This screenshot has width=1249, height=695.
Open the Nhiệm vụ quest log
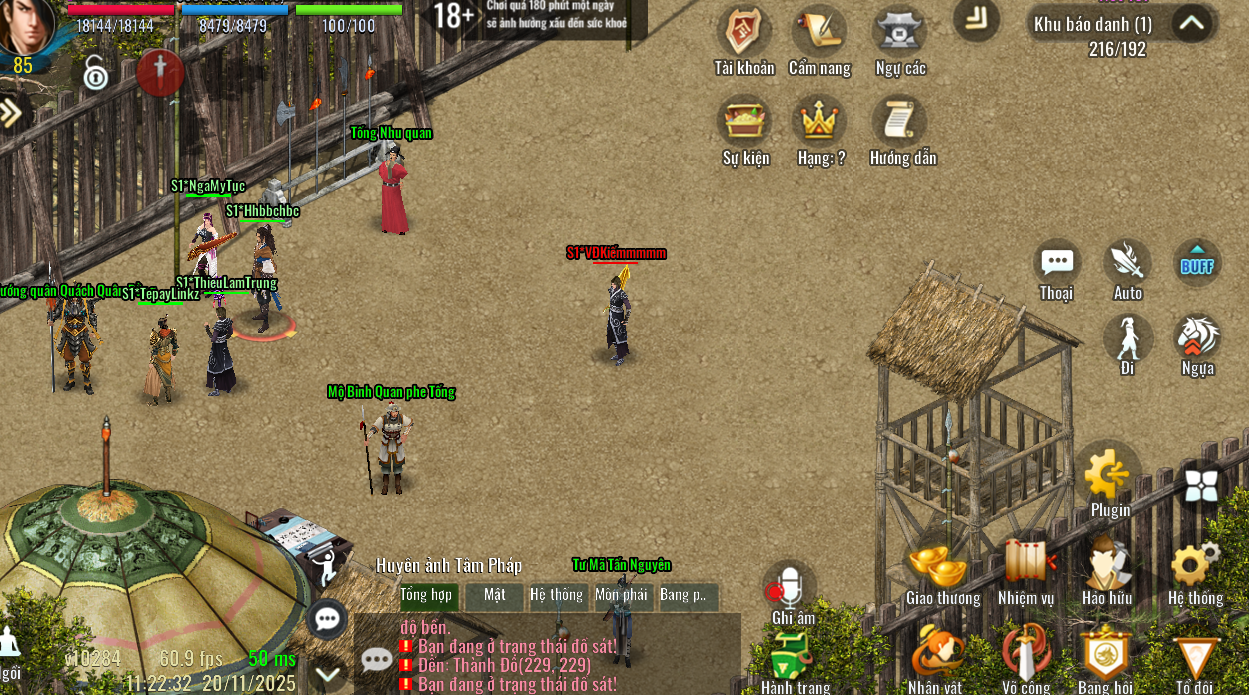[1026, 564]
